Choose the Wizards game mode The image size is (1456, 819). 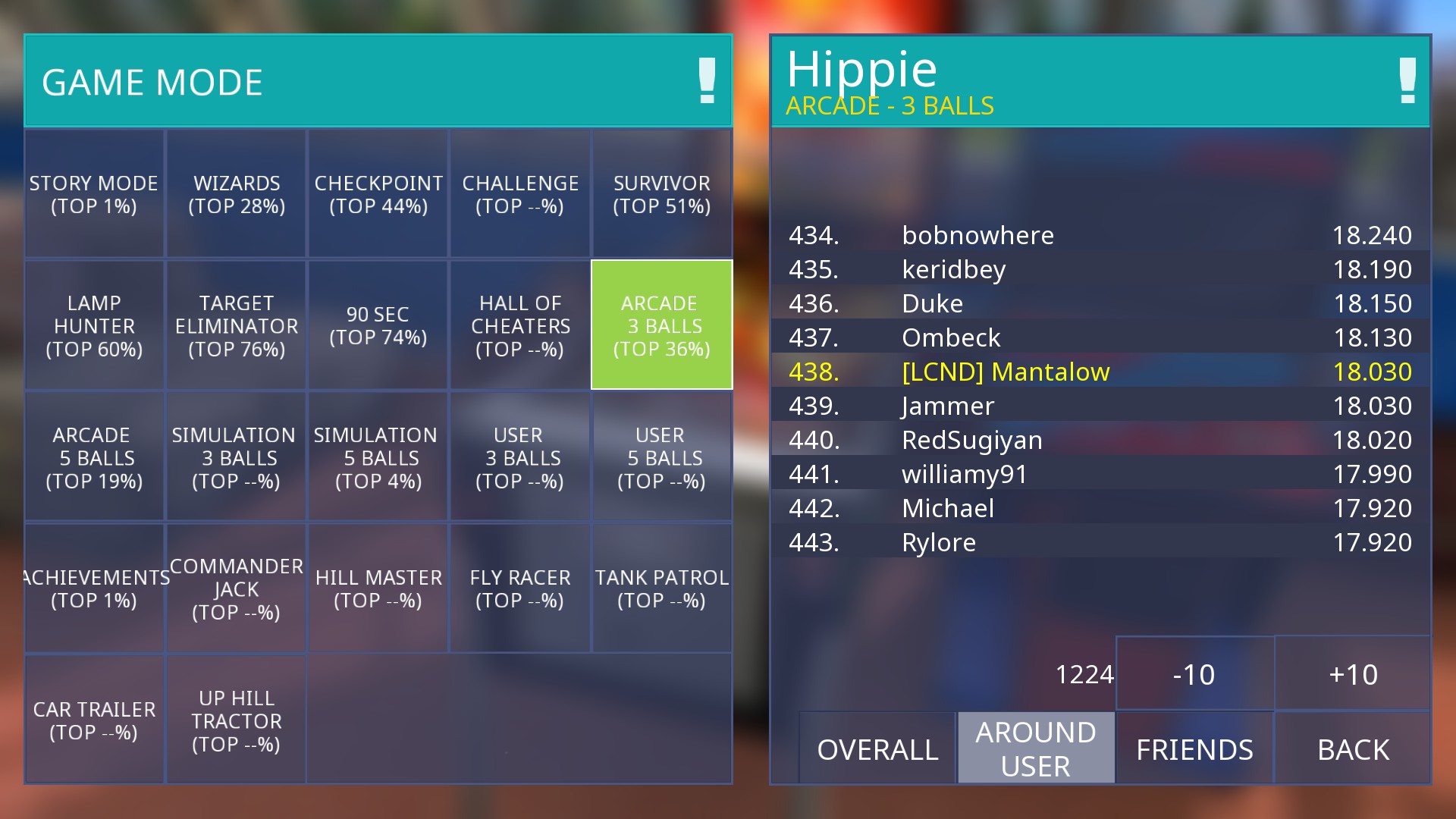pos(237,194)
